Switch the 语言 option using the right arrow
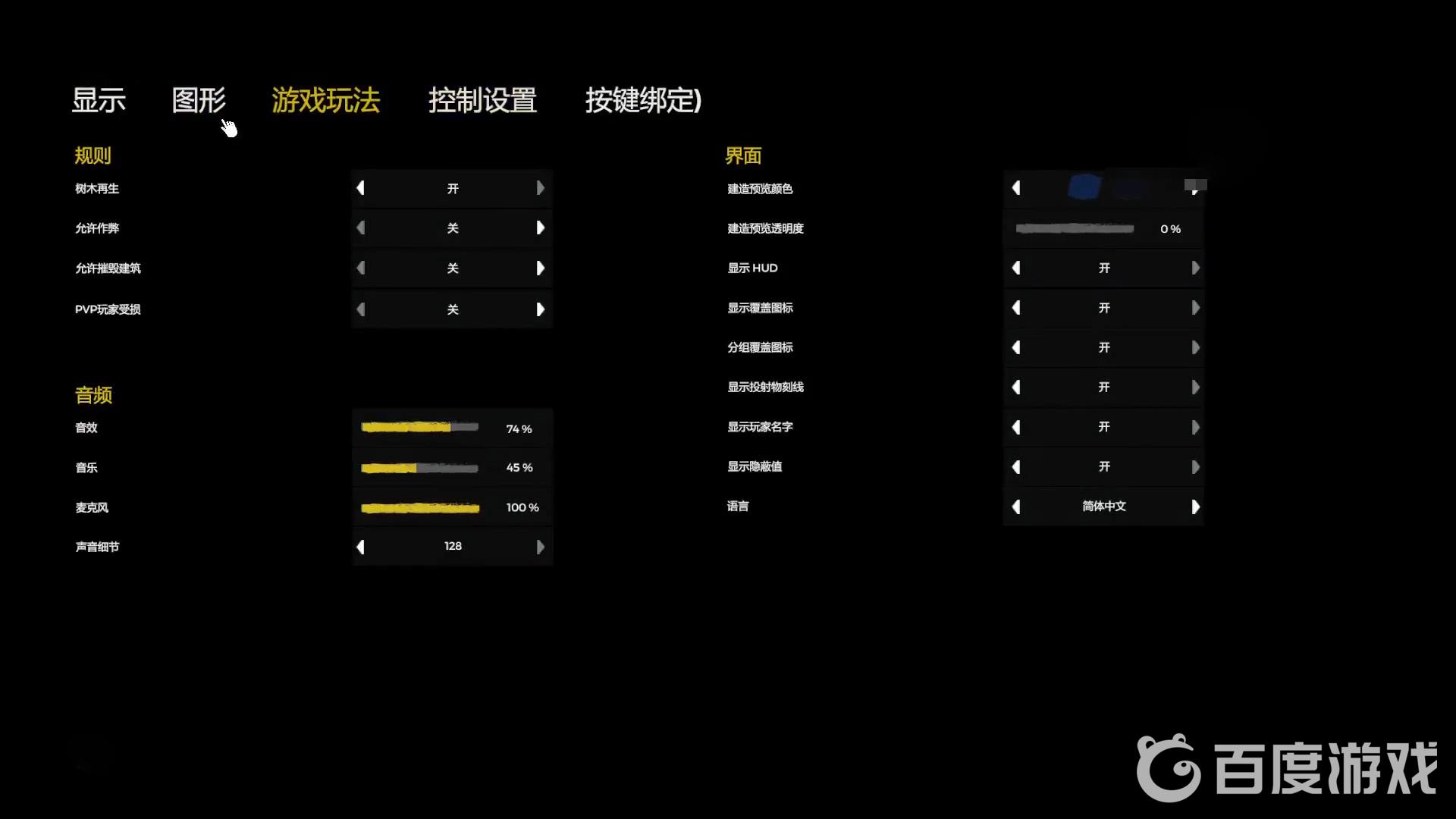 tap(1197, 507)
